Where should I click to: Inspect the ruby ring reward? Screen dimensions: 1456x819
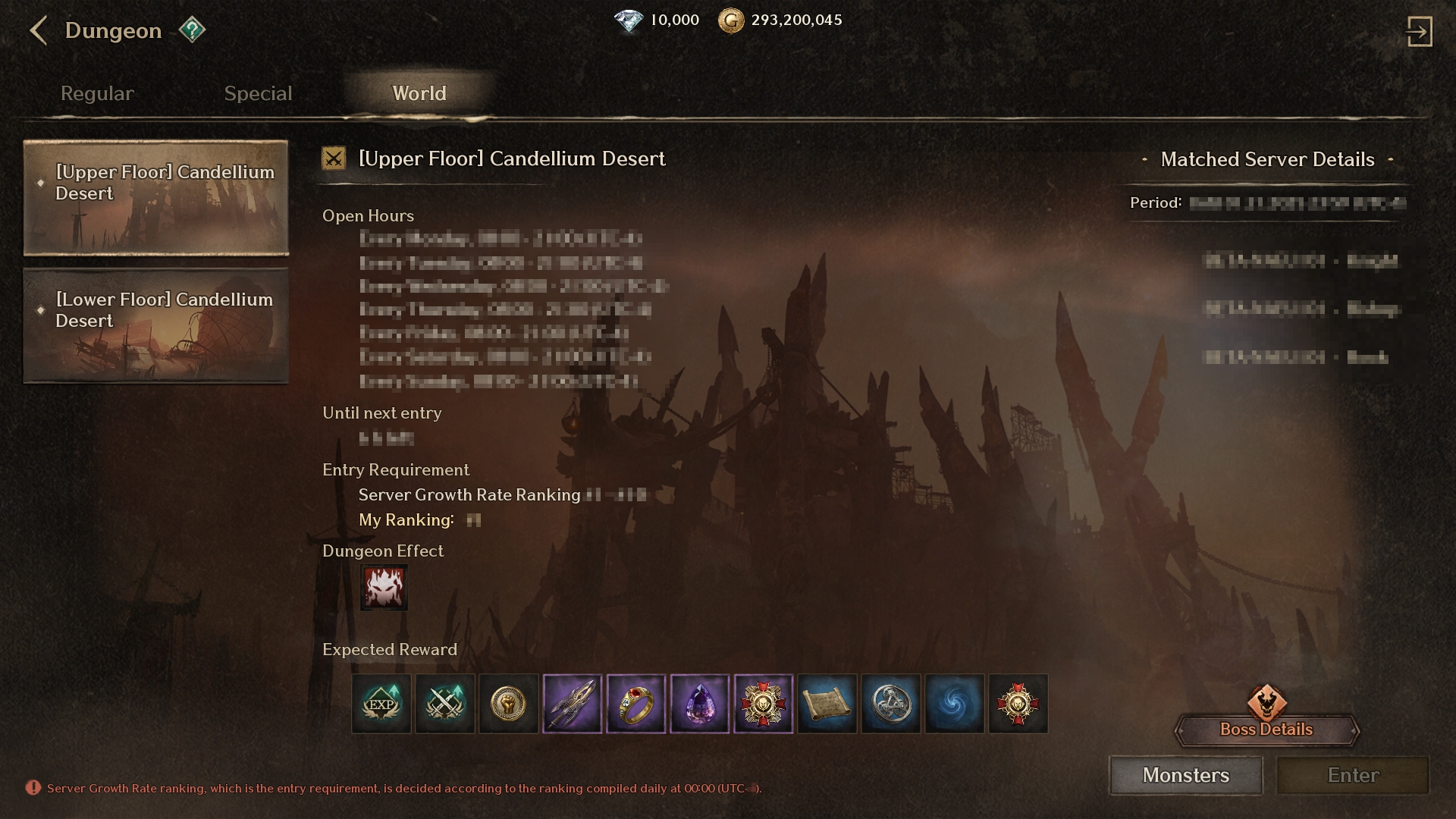point(636,704)
